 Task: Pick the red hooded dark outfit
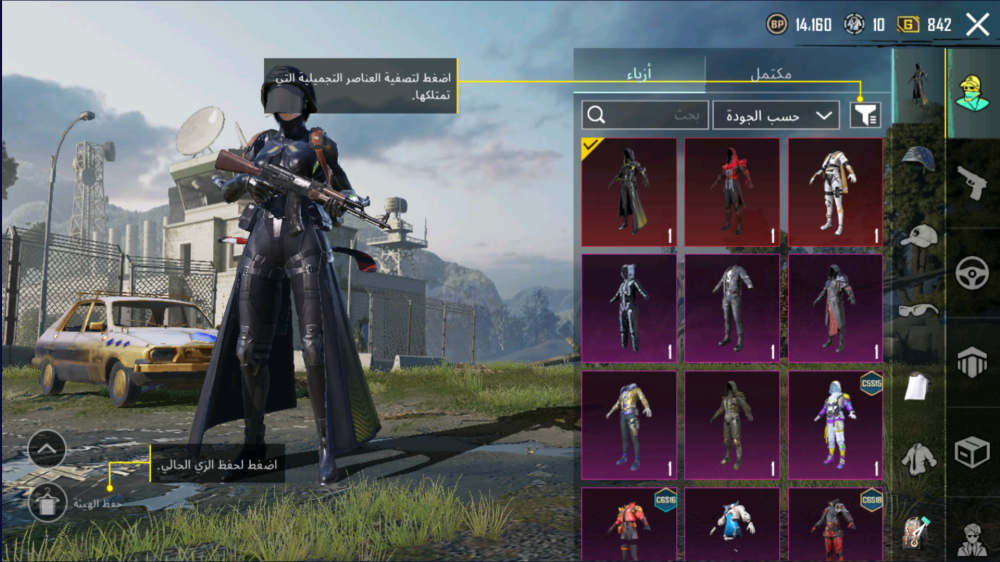click(732, 192)
